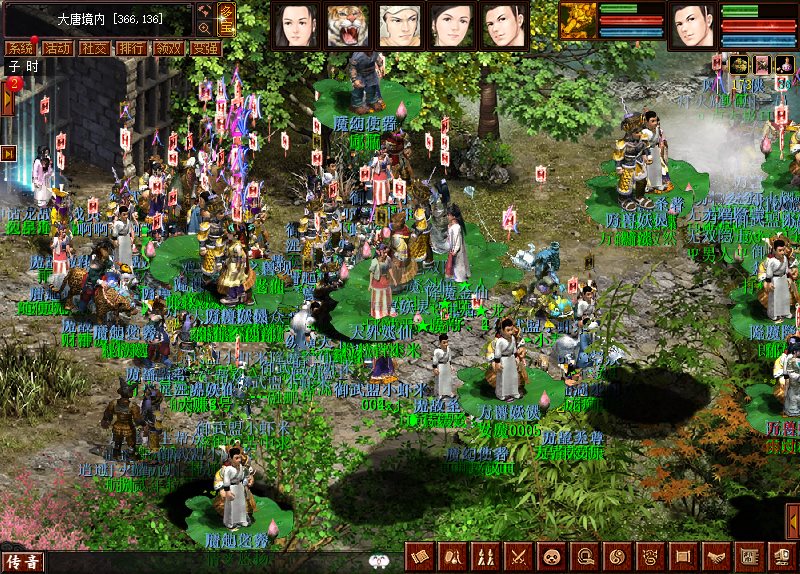Open the 传音 message button
The height and width of the screenshot is (574, 800).
(x=22, y=562)
